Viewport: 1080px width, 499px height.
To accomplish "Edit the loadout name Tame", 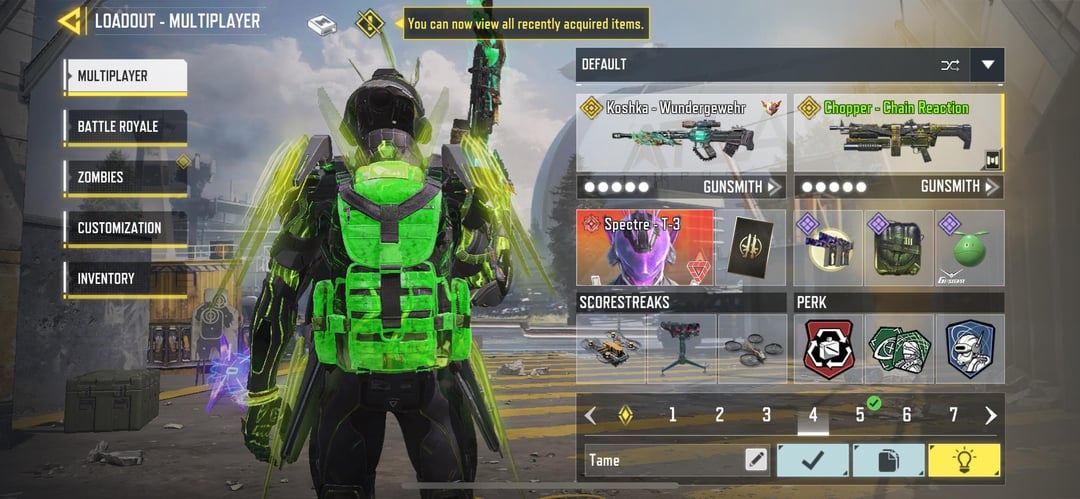I will click(757, 460).
